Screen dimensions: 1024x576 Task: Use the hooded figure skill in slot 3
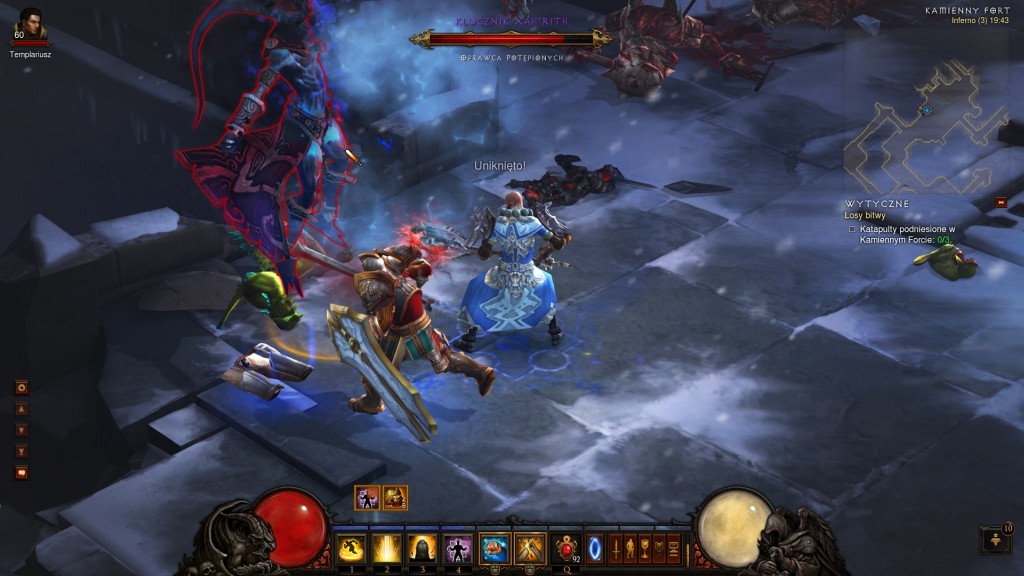[x=421, y=549]
